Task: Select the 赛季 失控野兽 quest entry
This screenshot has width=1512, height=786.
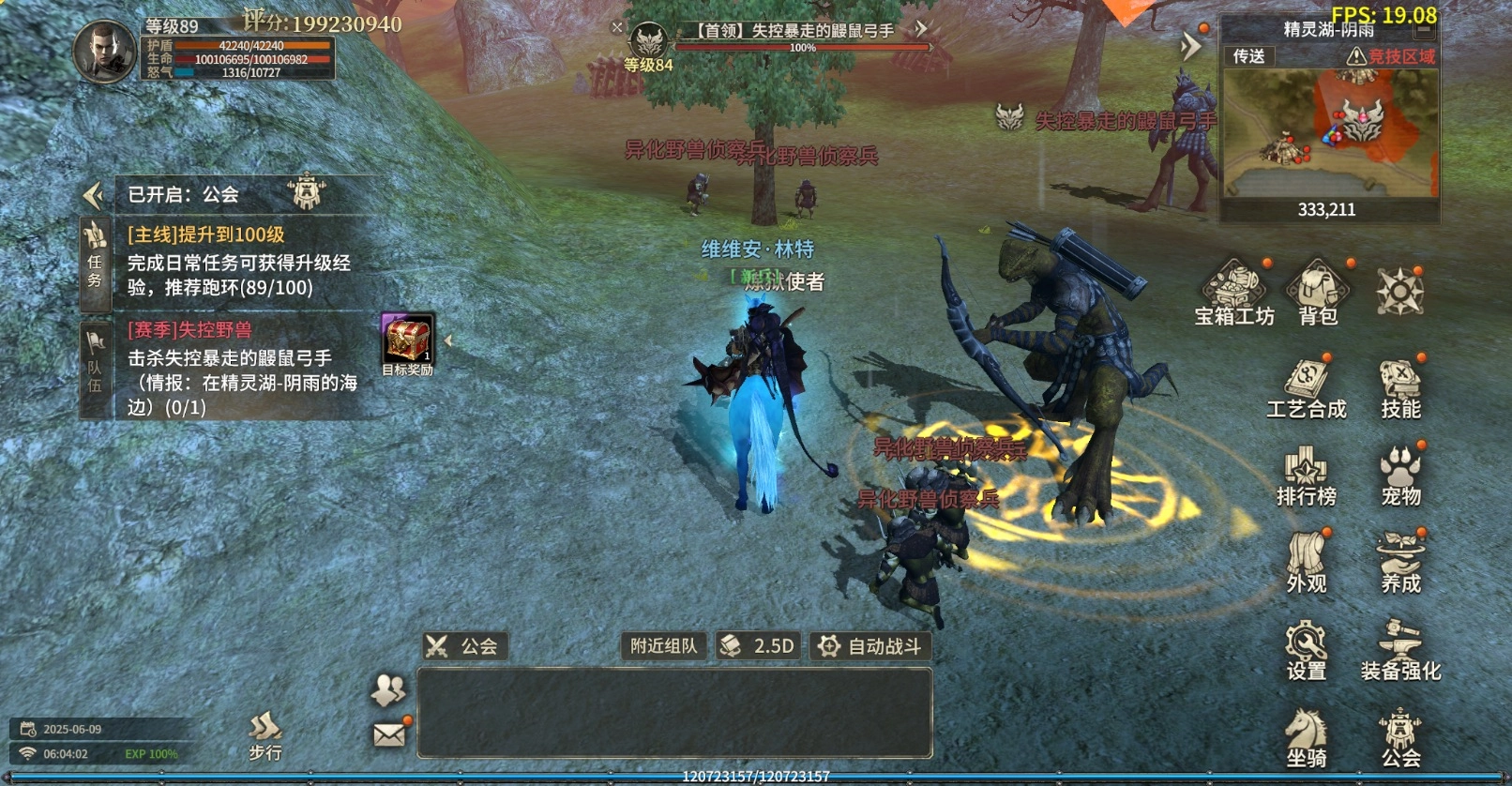Action: point(244,368)
